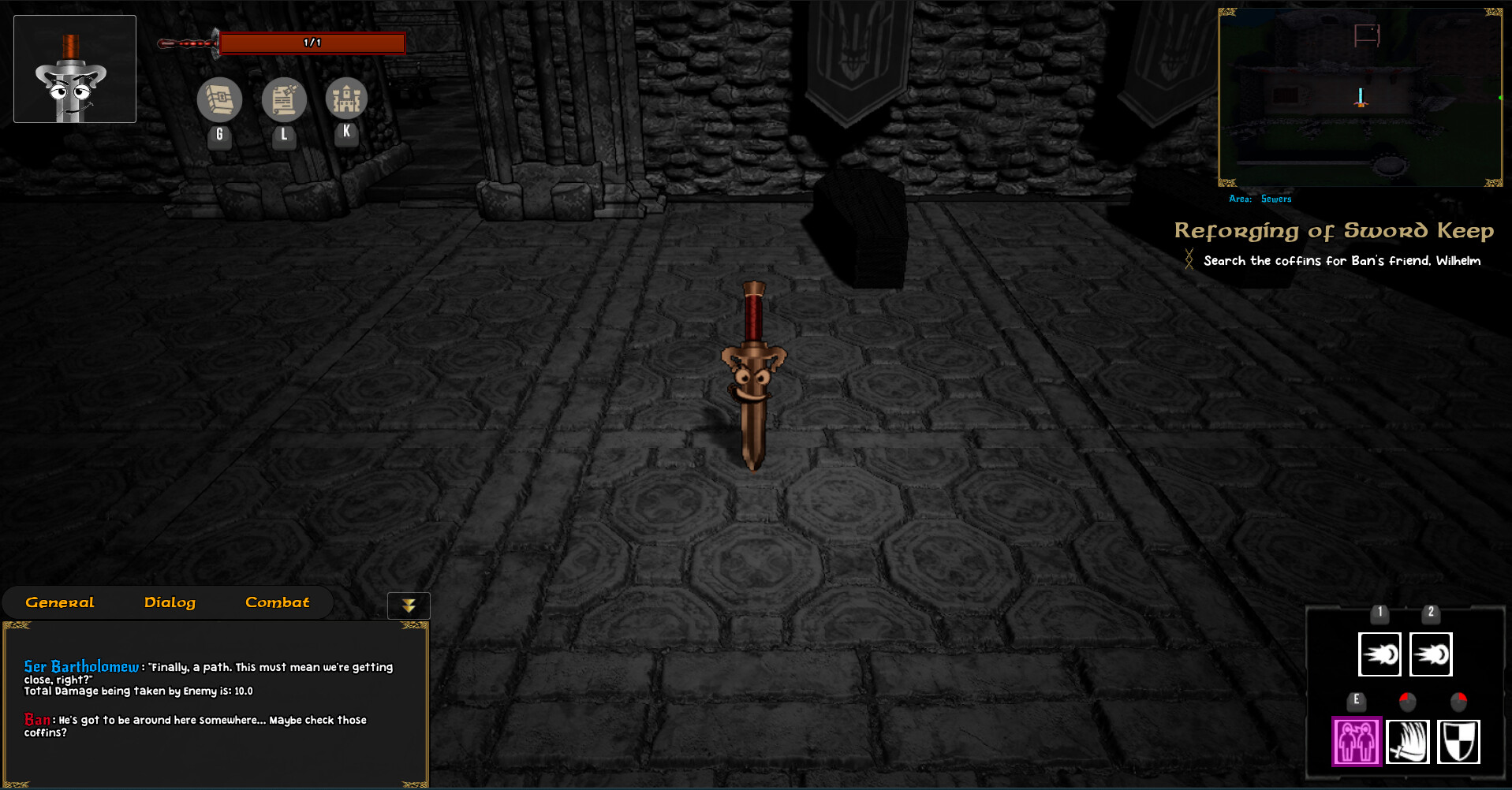Image resolution: width=1512 pixels, height=790 pixels.
Task: Select the sword character portrait
Action: tap(74, 69)
